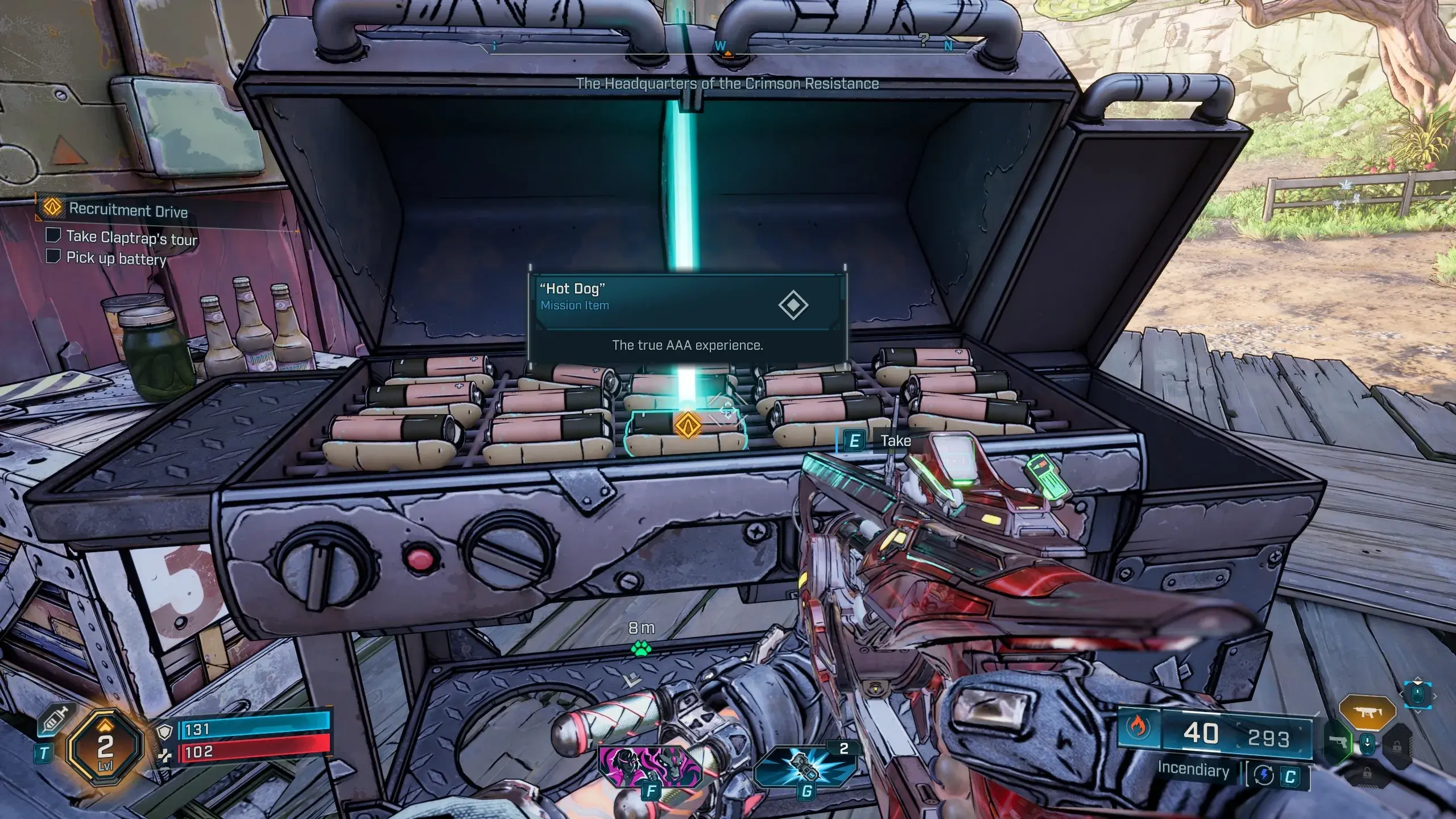Viewport: 1456px width, 819px height.
Task: Select the Recruitment Drive mission tracker
Action: coord(128,210)
